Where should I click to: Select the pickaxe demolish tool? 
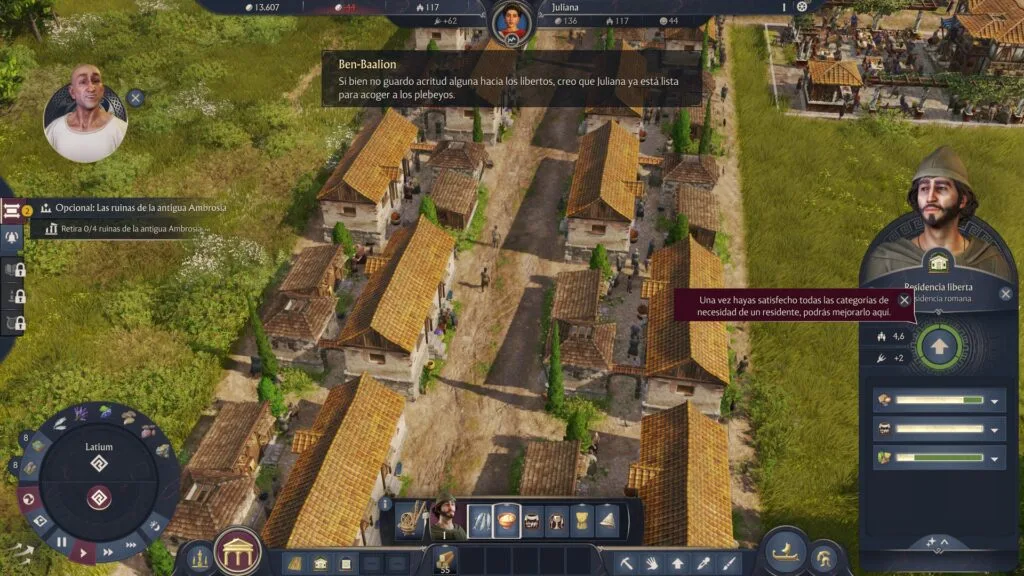pyautogui.click(x=626, y=563)
